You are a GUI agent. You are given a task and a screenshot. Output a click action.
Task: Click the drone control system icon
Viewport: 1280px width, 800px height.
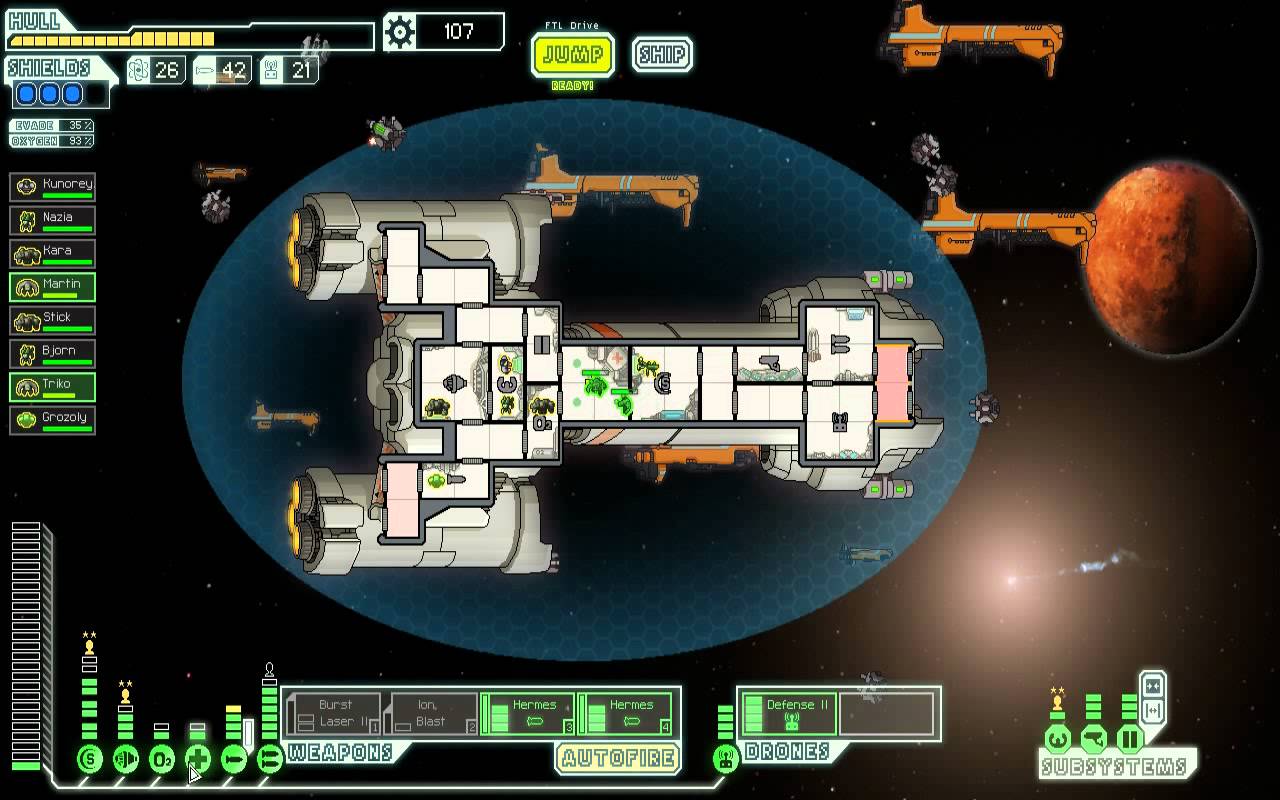(726, 759)
